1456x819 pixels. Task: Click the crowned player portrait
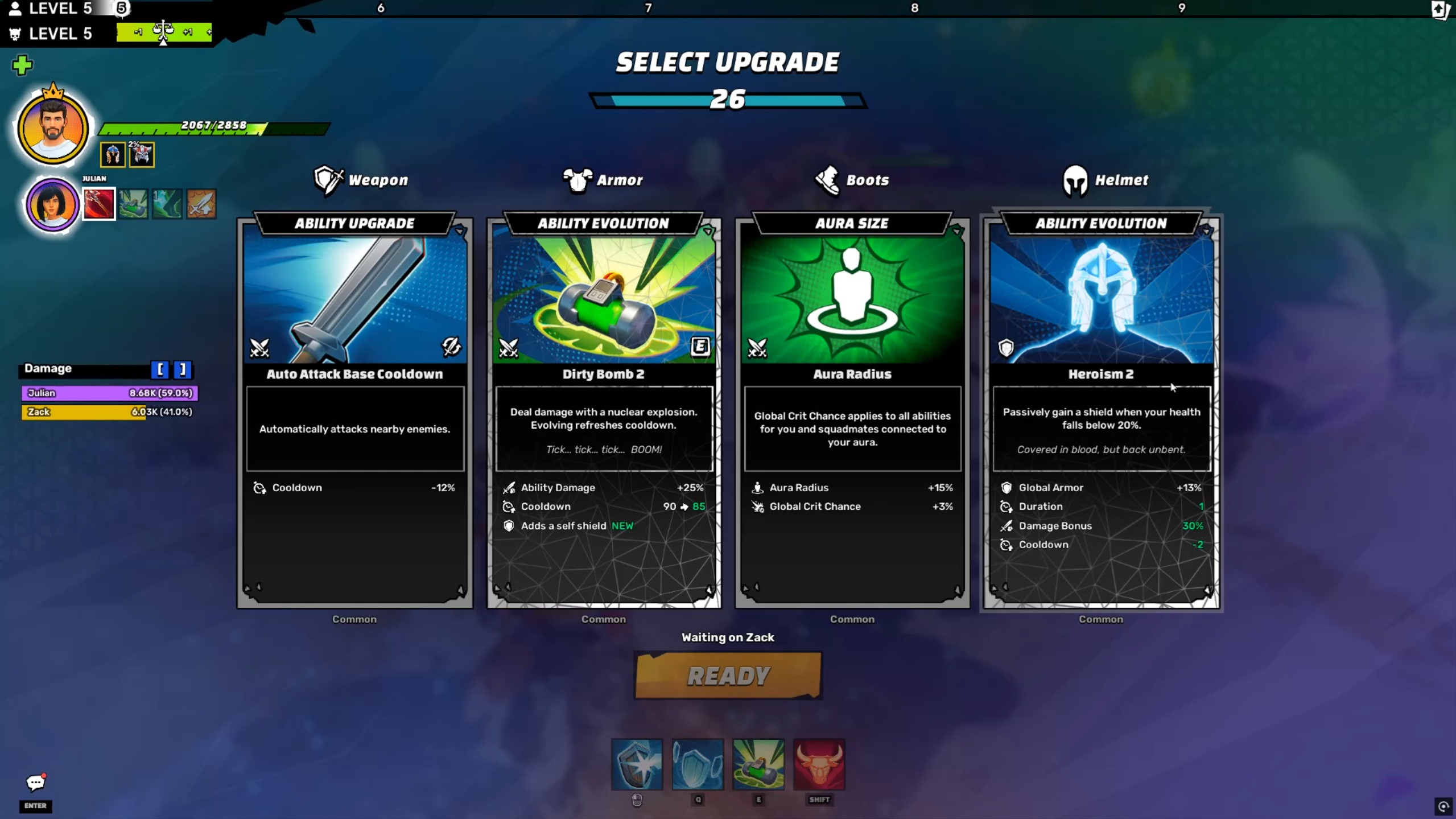click(52, 128)
